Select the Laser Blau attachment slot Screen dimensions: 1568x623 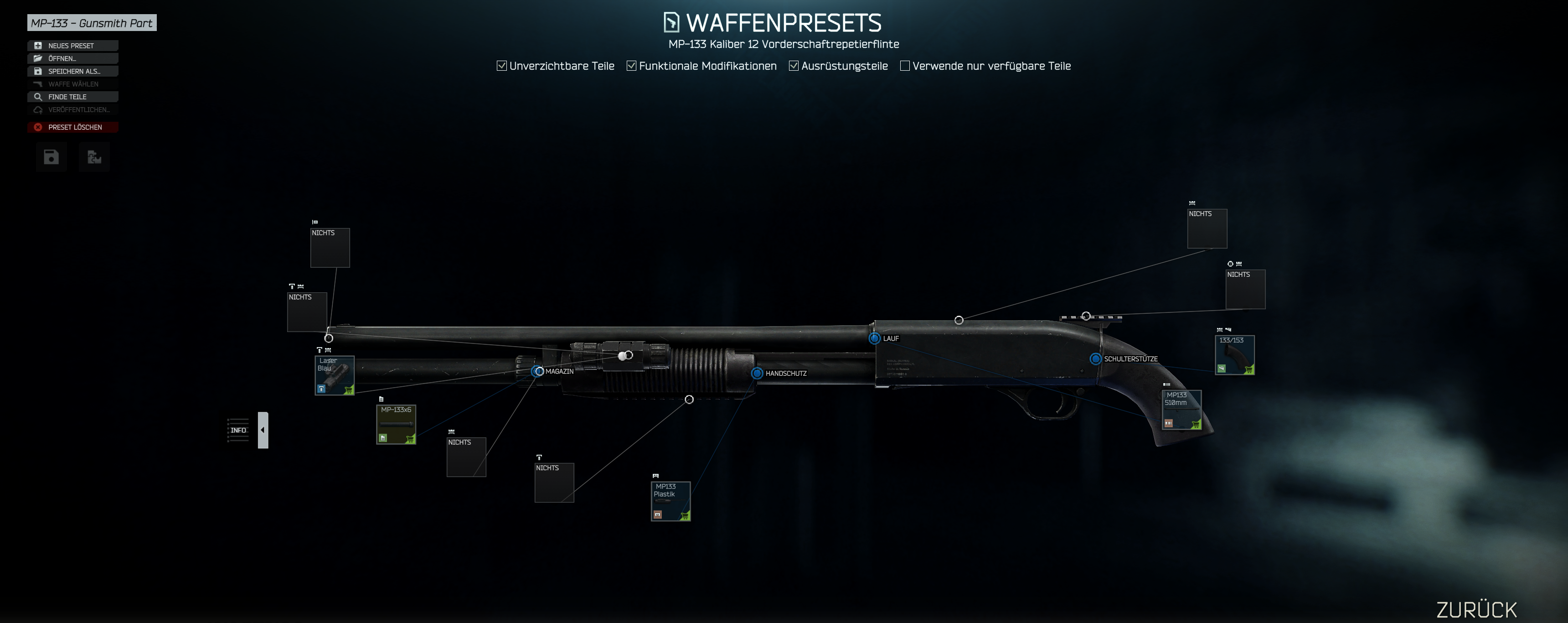334,376
